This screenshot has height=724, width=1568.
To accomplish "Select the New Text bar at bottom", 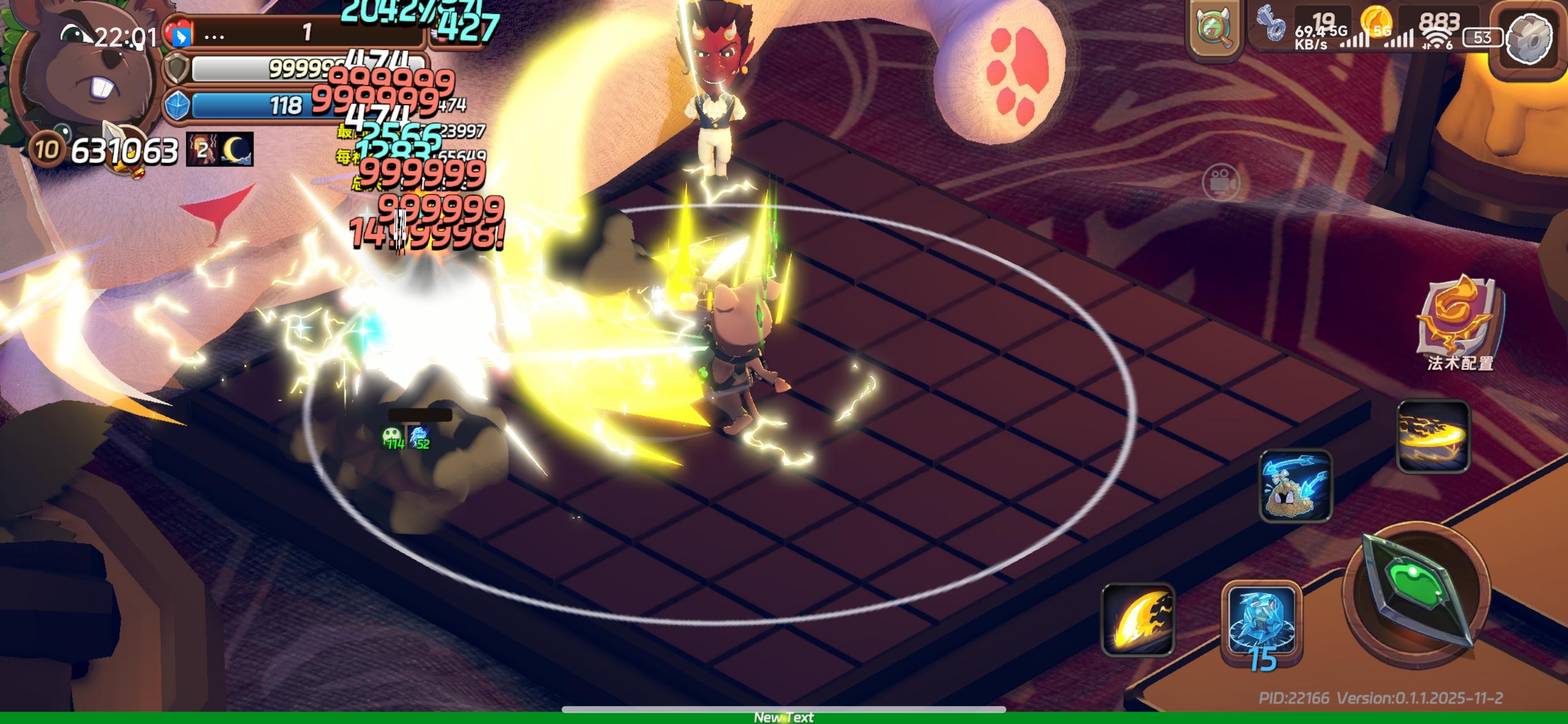I will 784,717.
